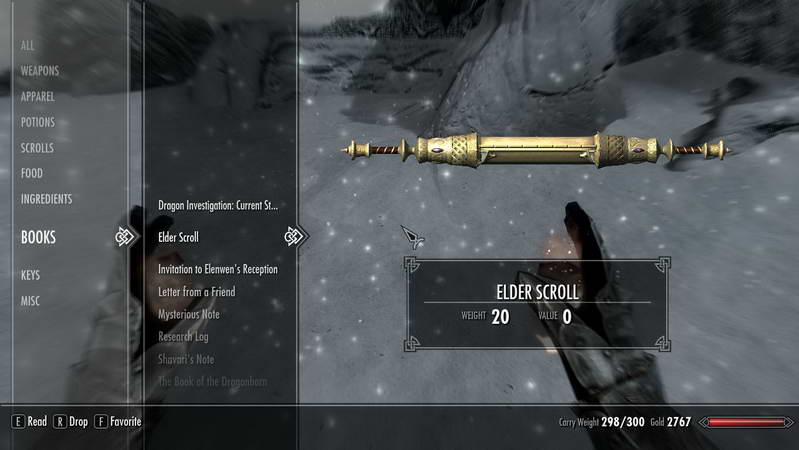This screenshot has height=450, width=799.
Task: Show the Apparel category
Action: [39, 97]
